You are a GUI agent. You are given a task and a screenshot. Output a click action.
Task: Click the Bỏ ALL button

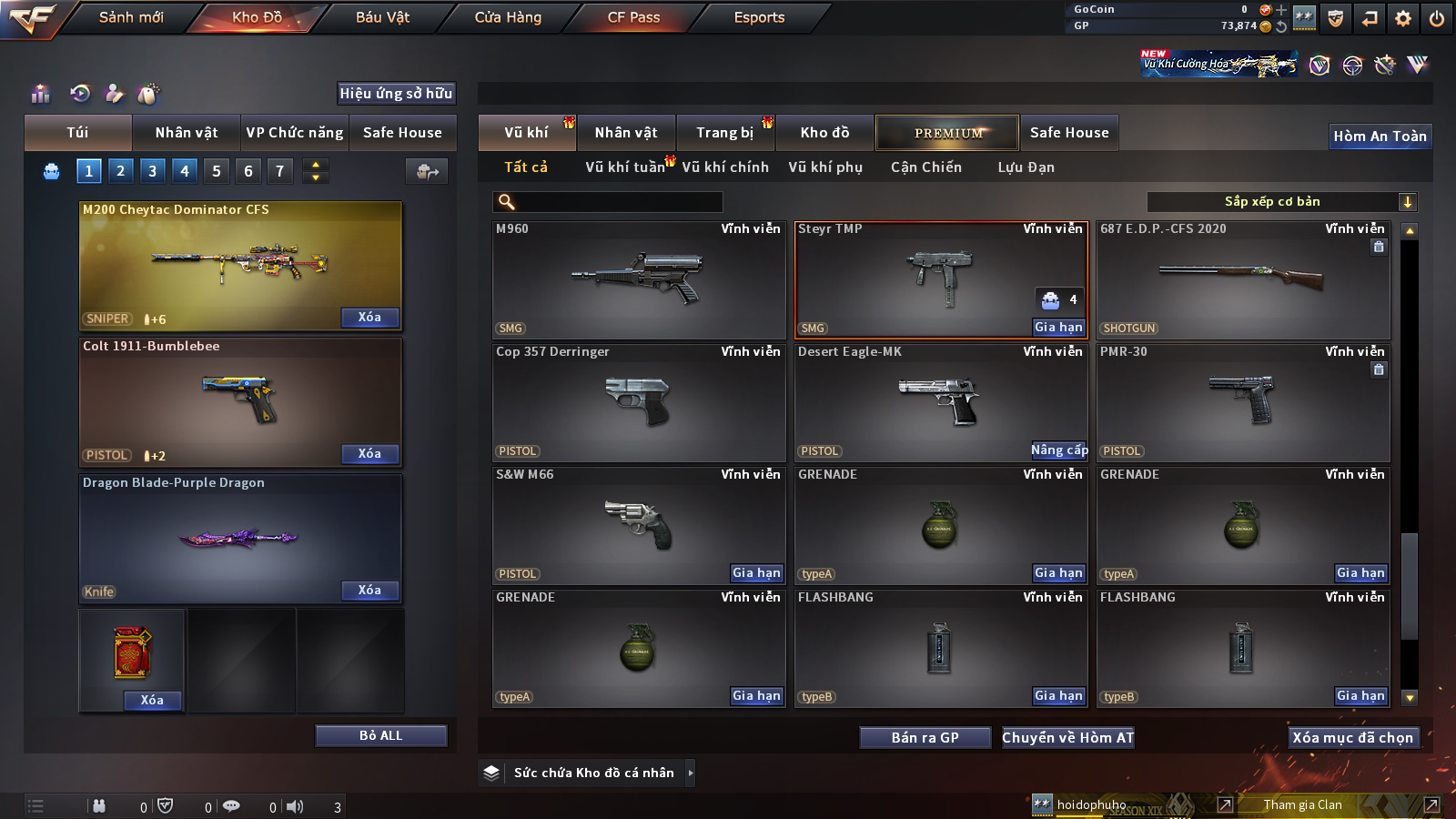[x=380, y=735]
